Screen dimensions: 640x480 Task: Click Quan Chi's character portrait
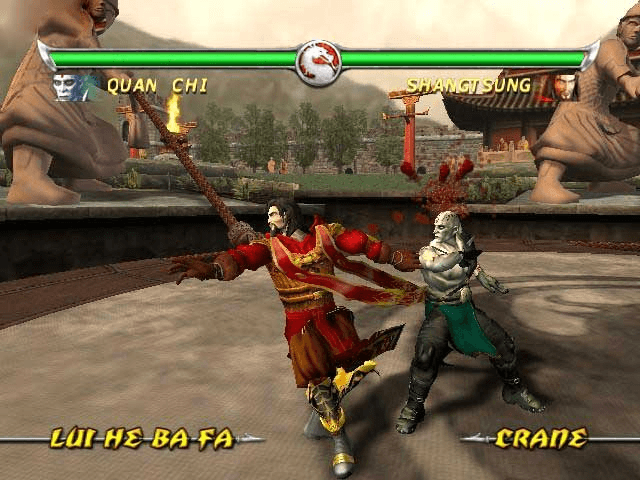(x=70, y=87)
